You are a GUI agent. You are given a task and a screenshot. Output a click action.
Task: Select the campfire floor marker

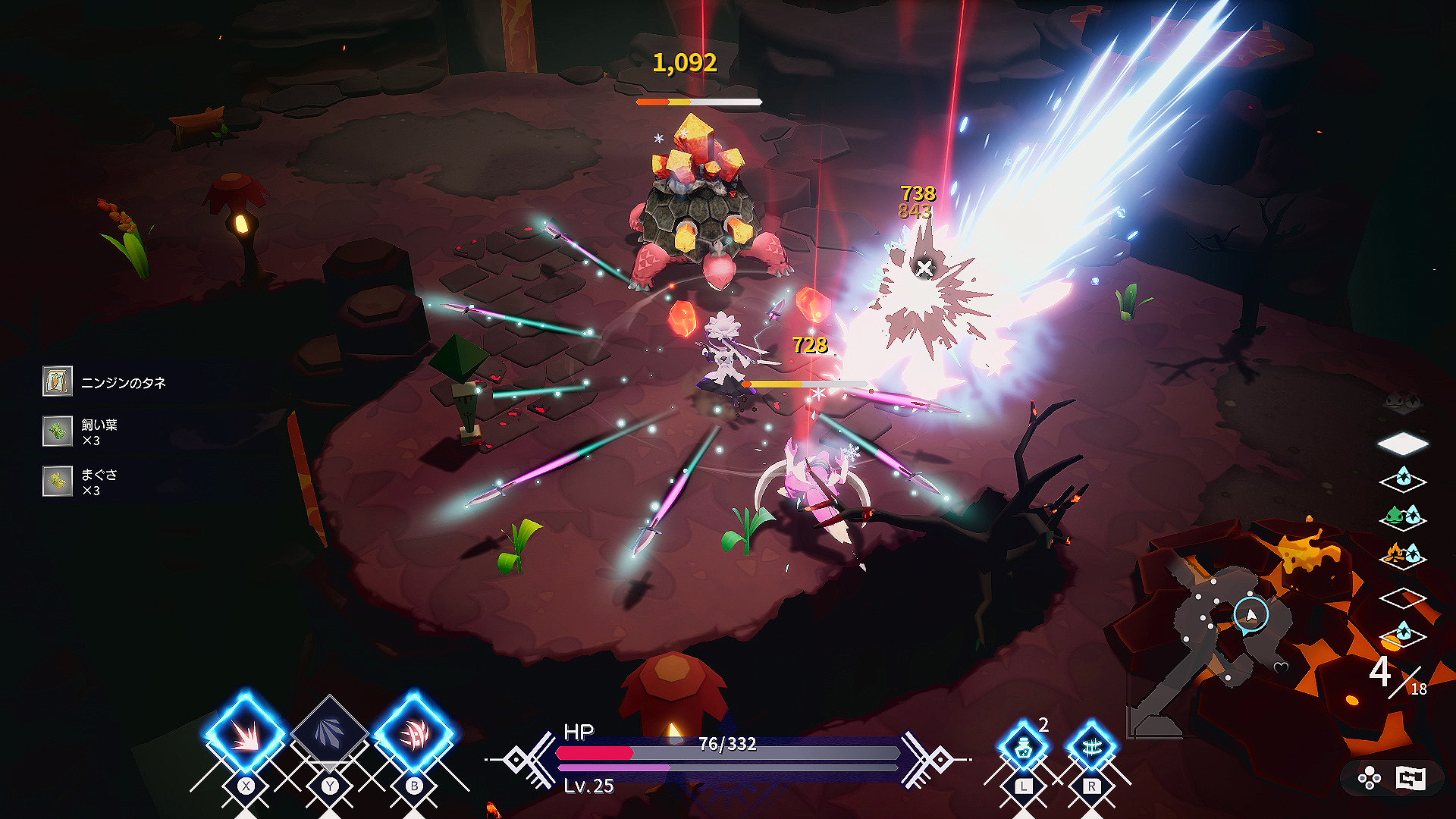tap(1403, 557)
